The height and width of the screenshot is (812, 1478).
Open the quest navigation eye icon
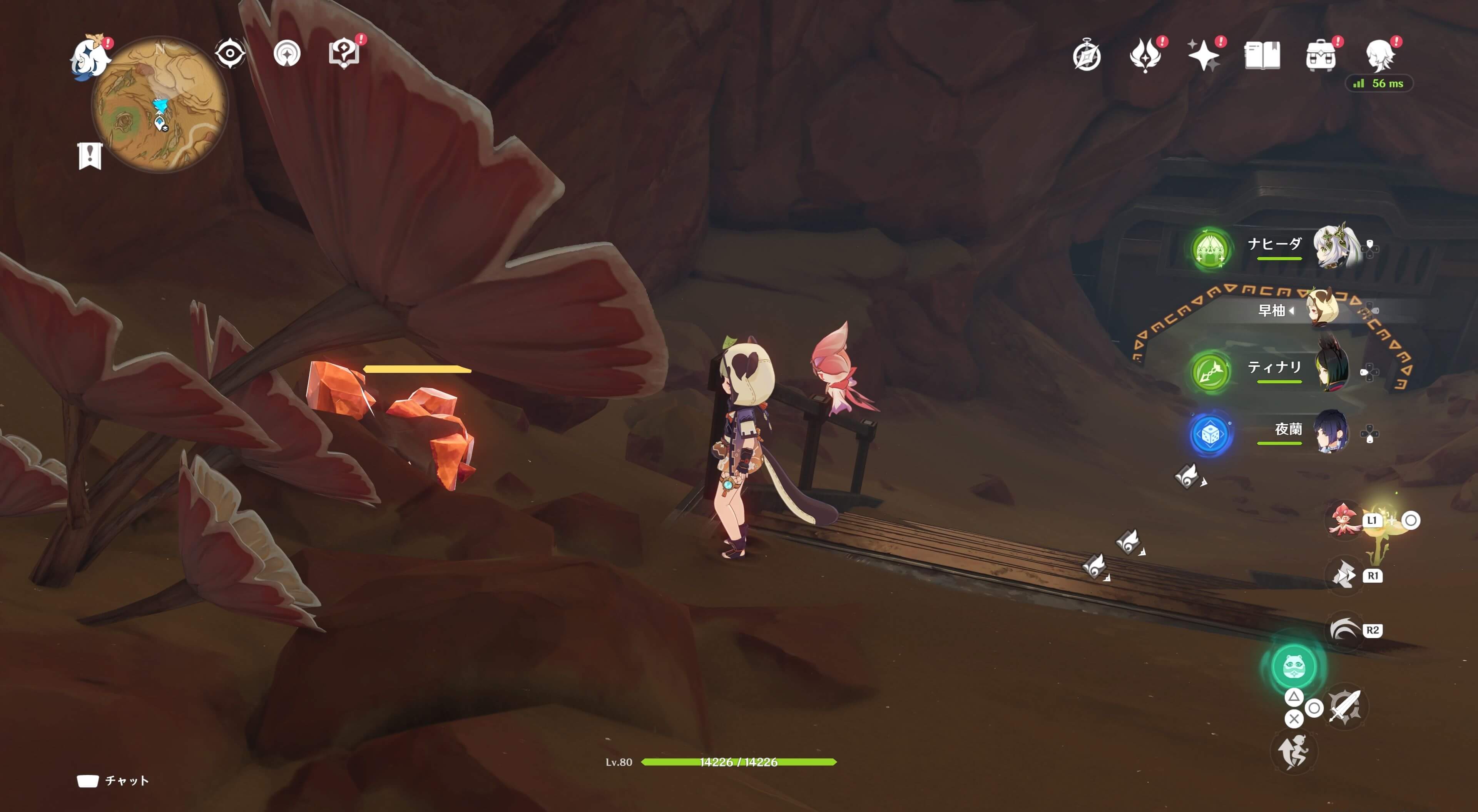[230, 54]
